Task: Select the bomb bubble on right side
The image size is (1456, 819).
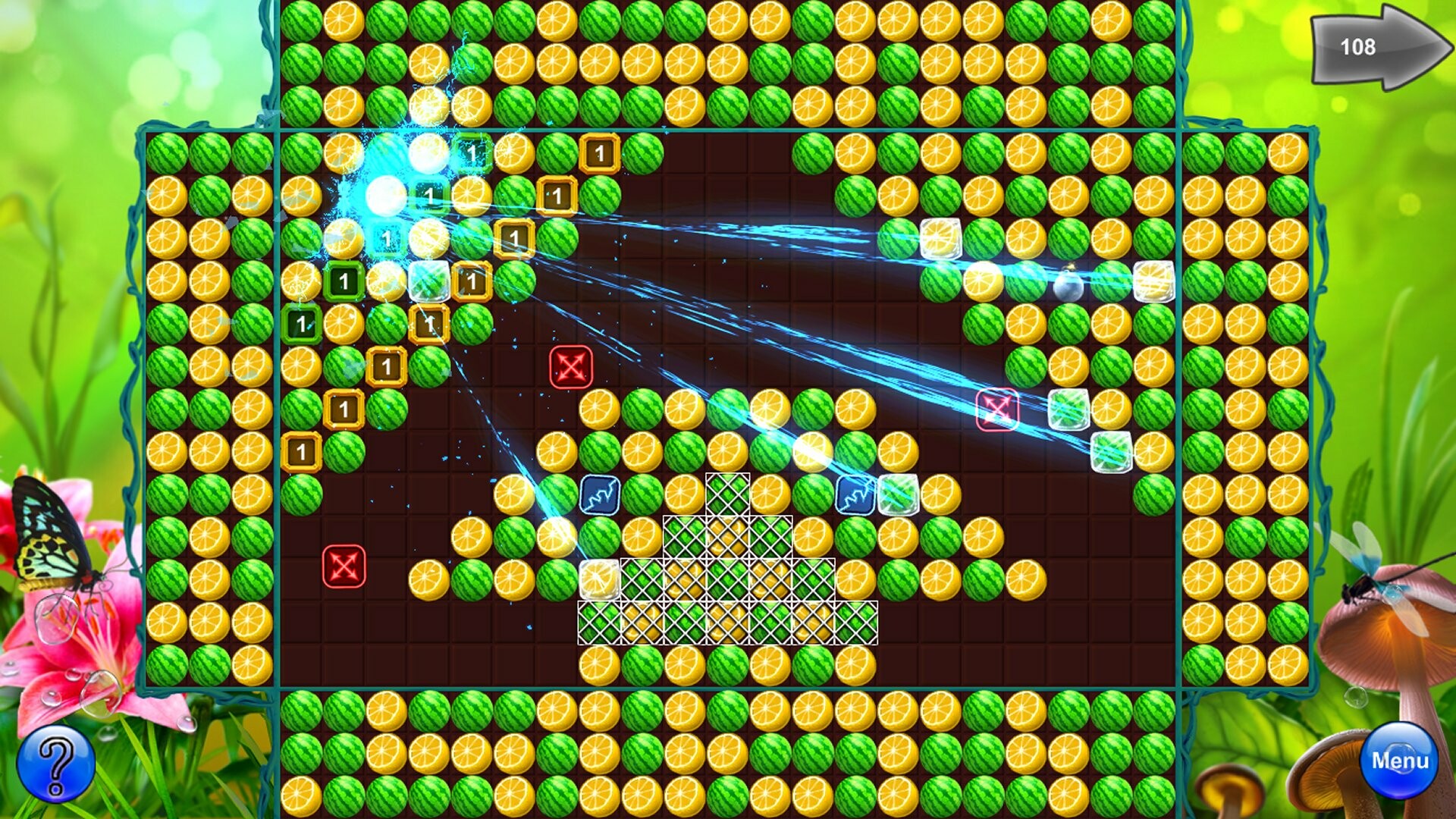Action: tap(1069, 288)
